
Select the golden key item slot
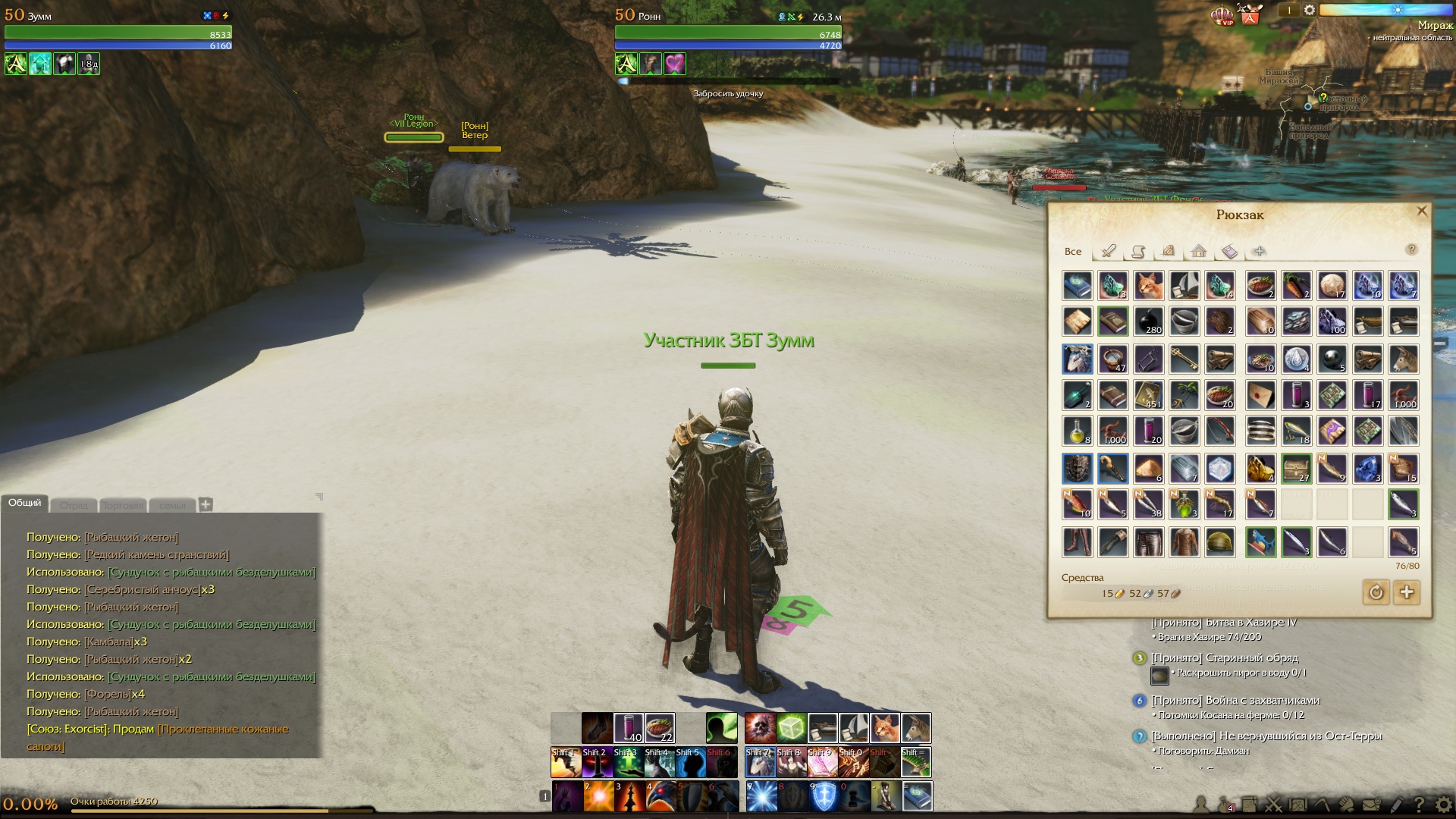coord(1185,359)
